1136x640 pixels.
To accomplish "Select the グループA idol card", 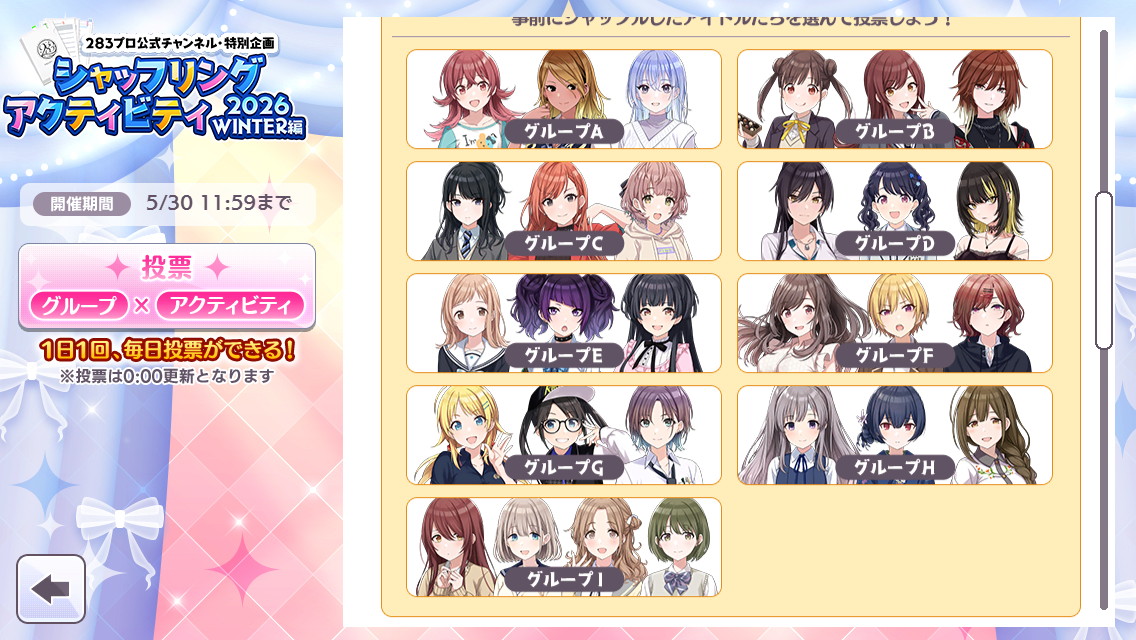I will click(563, 99).
